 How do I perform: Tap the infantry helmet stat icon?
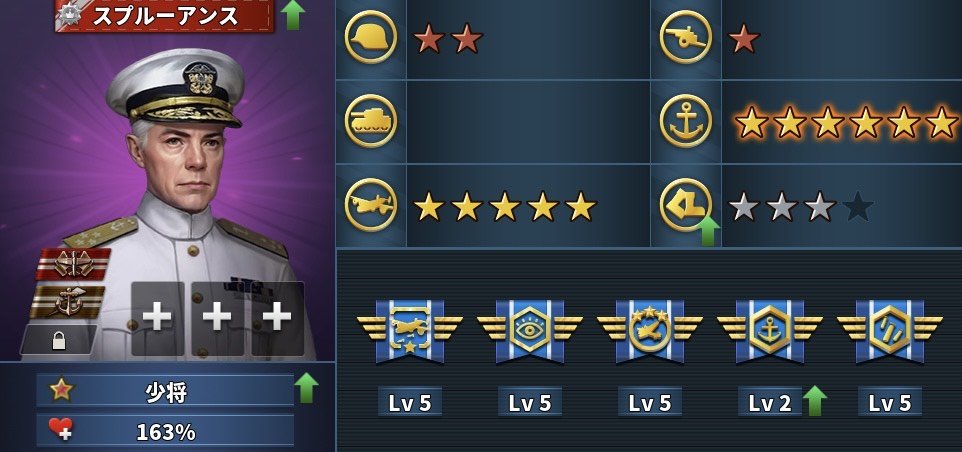click(370, 39)
